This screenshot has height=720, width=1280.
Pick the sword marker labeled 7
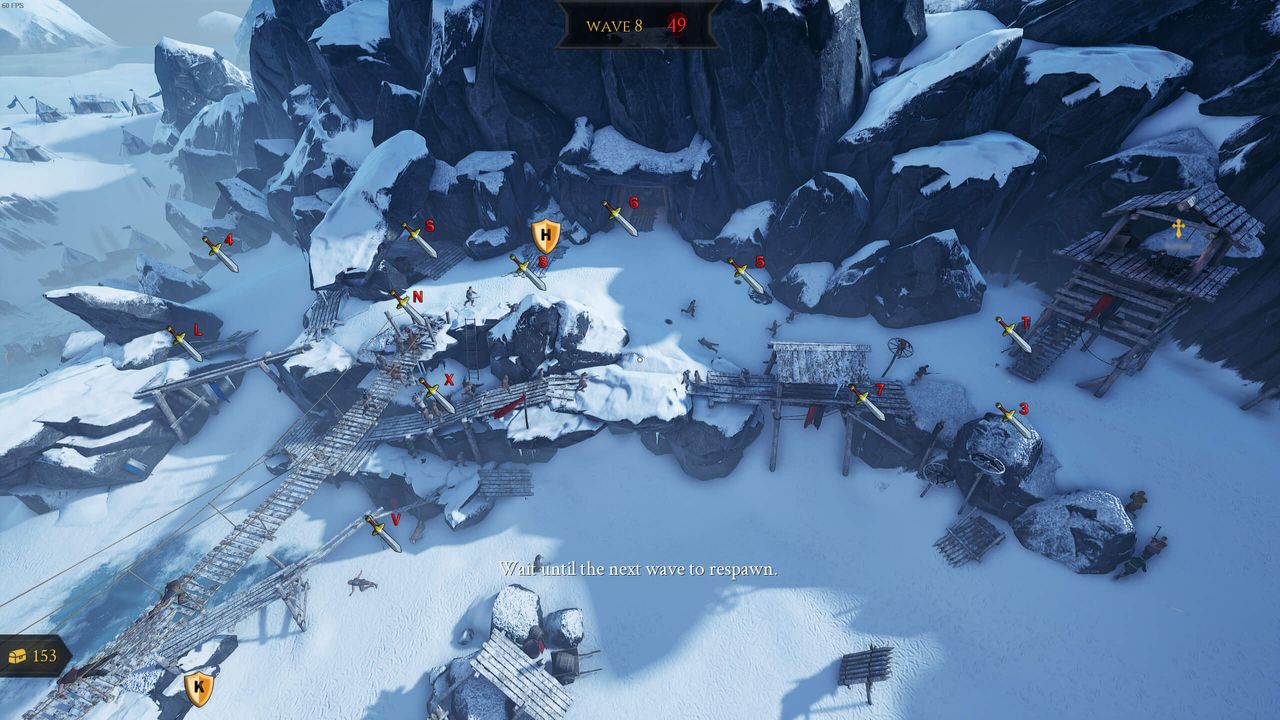(866, 402)
